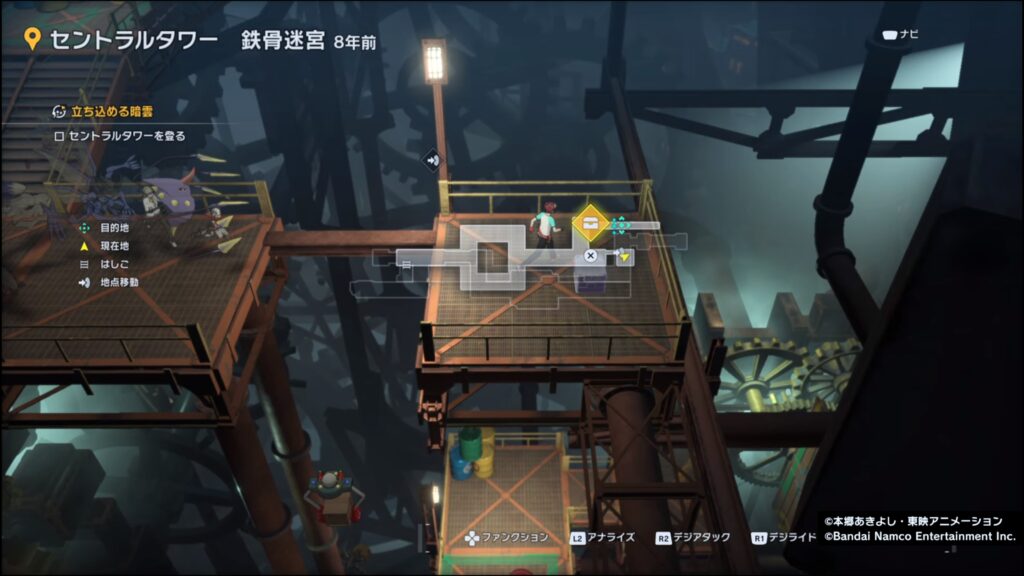Click the area-transition marker by the lamp post
Viewport: 1024px width, 576px height.
(x=430, y=158)
